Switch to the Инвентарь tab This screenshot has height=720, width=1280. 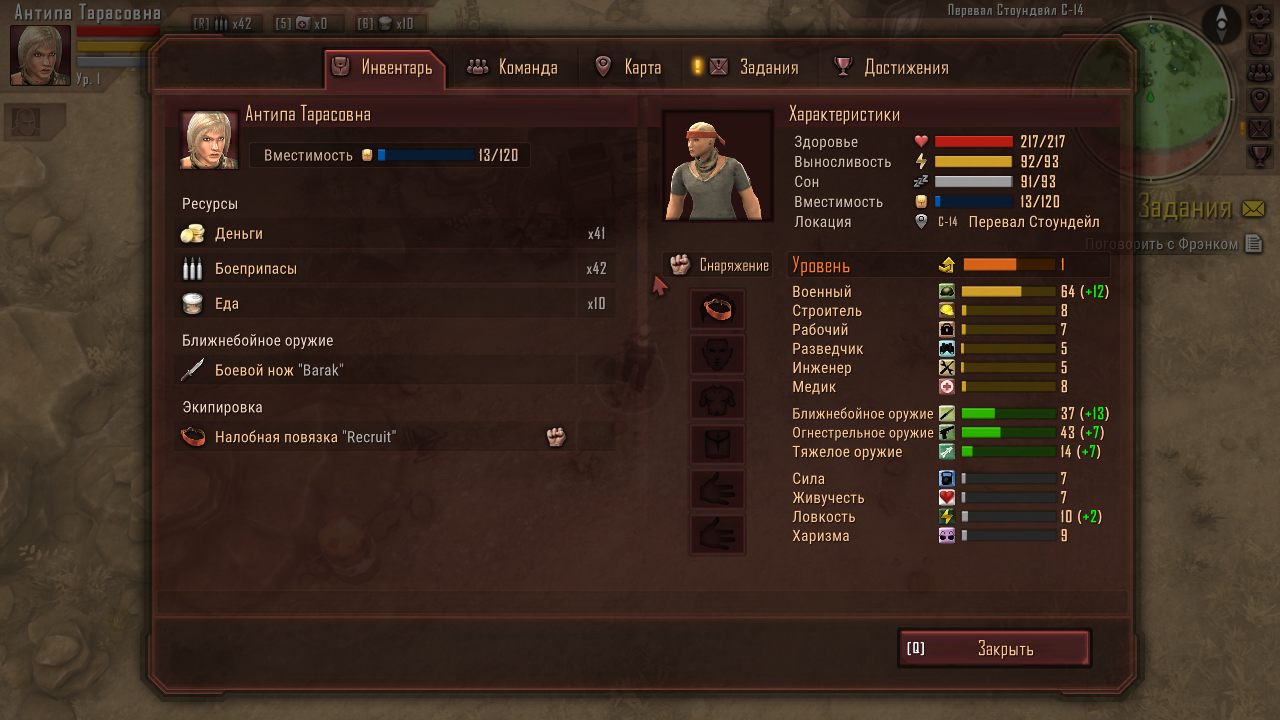(x=385, y=68)
